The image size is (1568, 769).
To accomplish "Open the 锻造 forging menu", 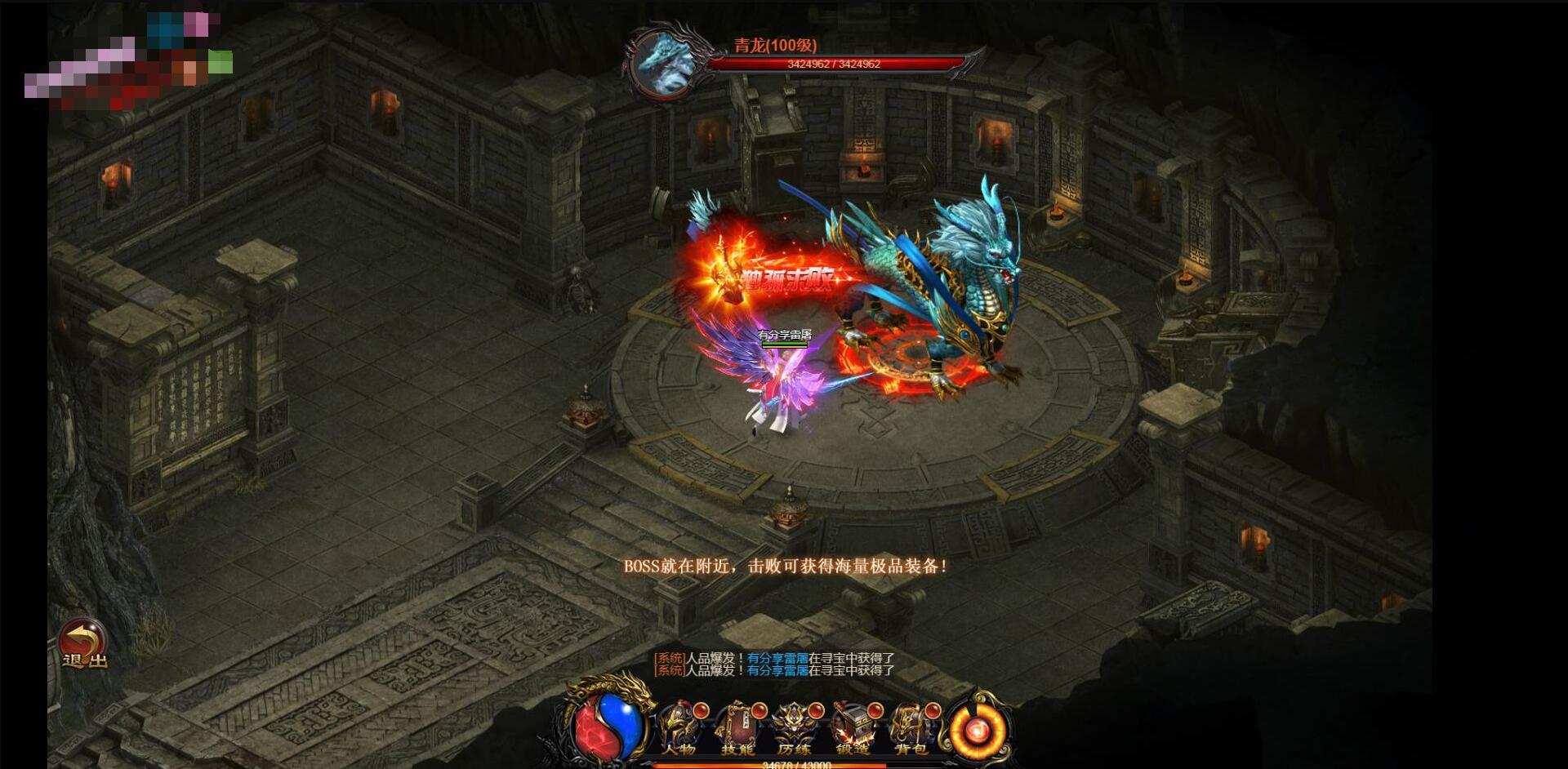I will click(x=853, y=728).
